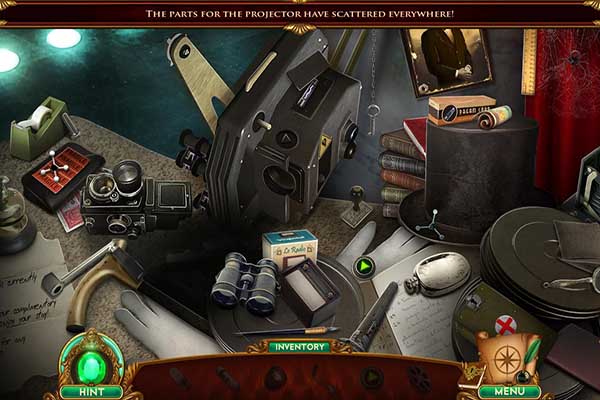The image size is (600, 400).
Task: Open the Menu
Action: pyautogui.click(x=508, y=392)
